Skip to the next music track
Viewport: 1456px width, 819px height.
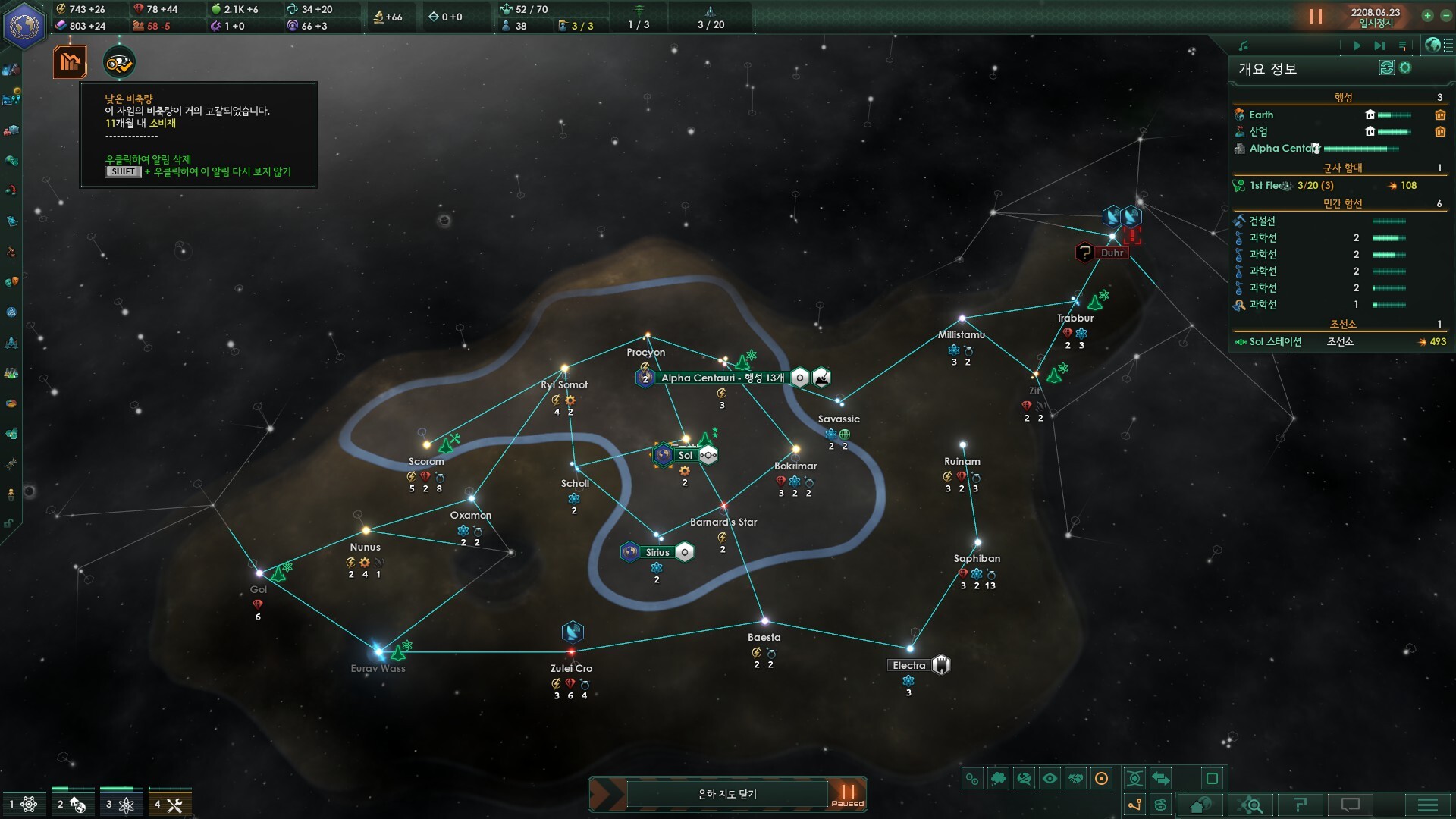pyautogui.click(x=1379, y=45)
